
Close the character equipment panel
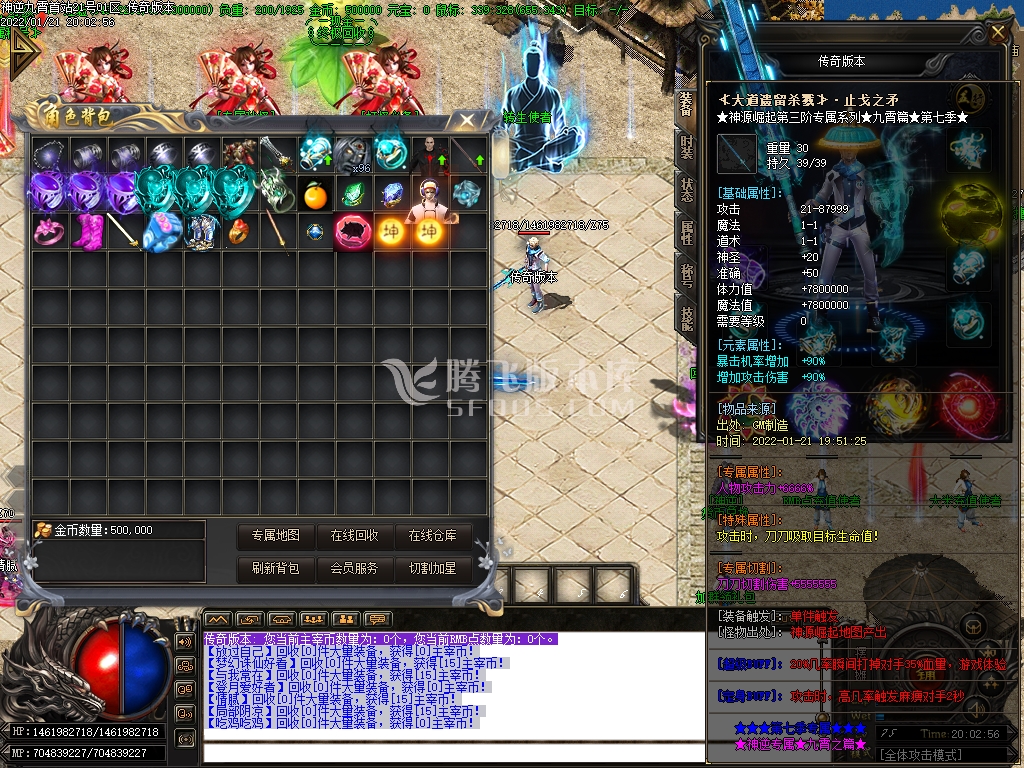point(997,33)
